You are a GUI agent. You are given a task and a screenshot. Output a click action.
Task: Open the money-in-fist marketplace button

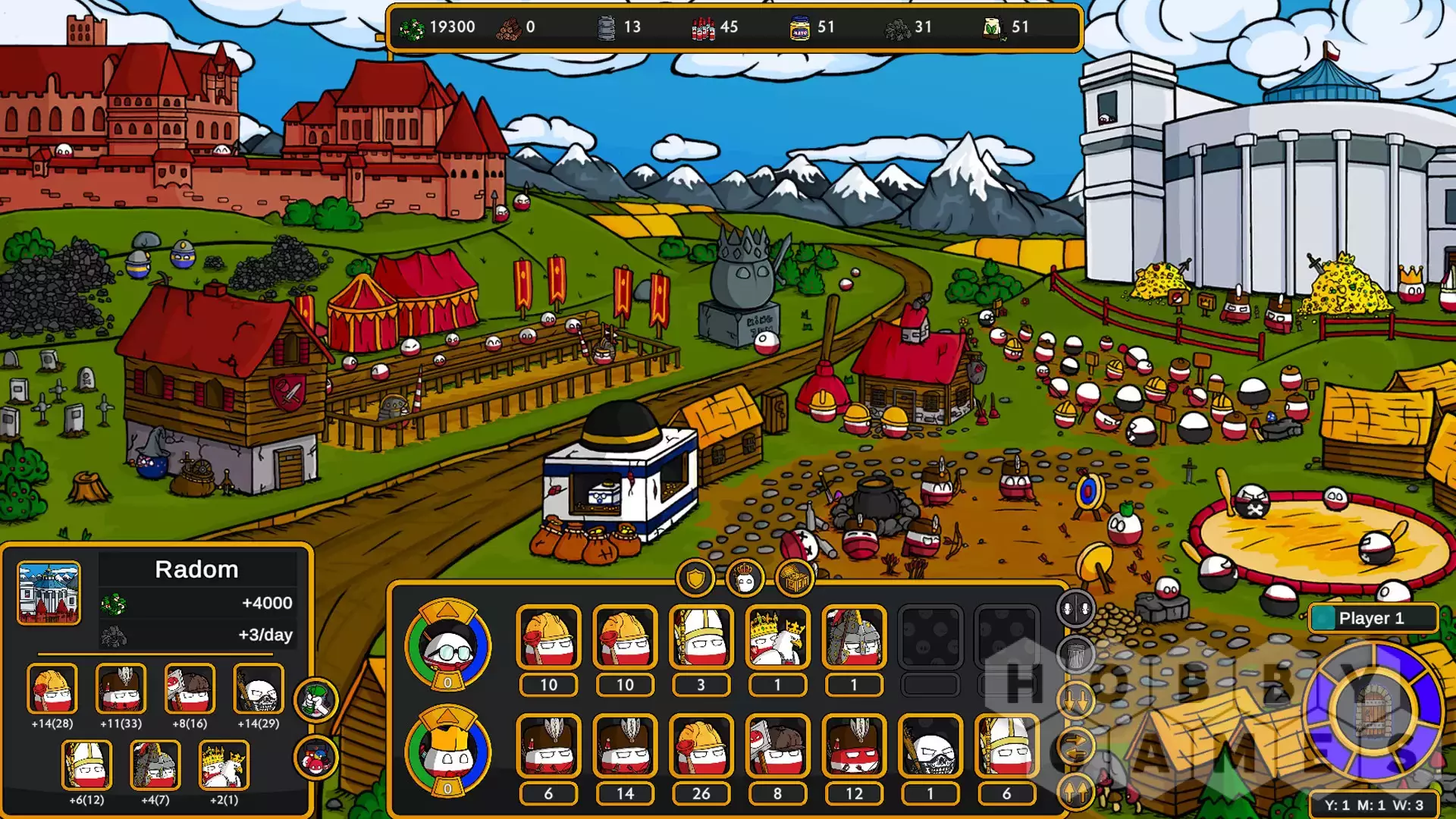click(315, 699)
